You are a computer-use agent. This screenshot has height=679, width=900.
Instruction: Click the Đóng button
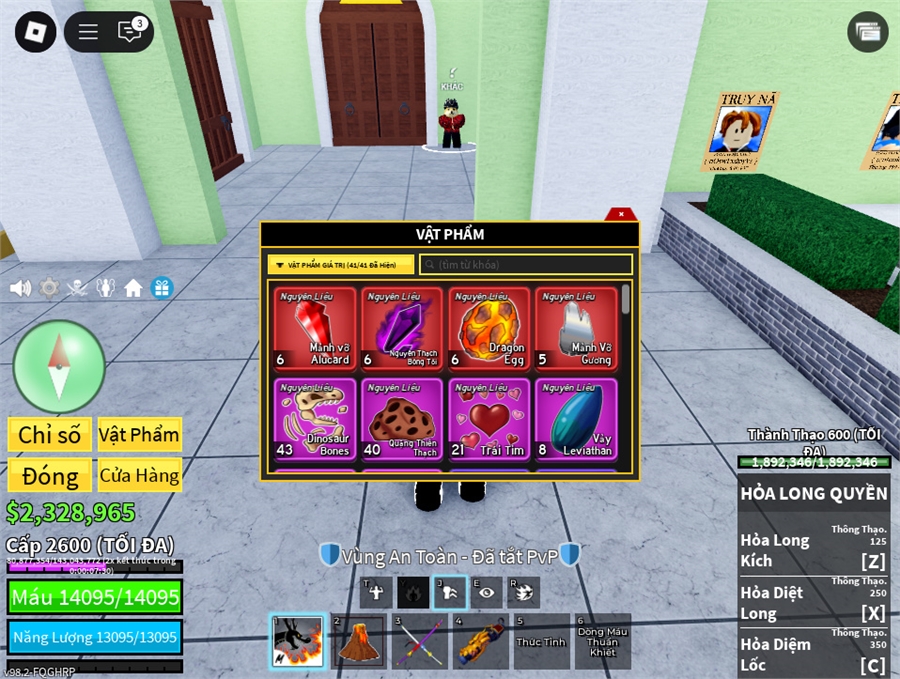[x=50, y=475]
